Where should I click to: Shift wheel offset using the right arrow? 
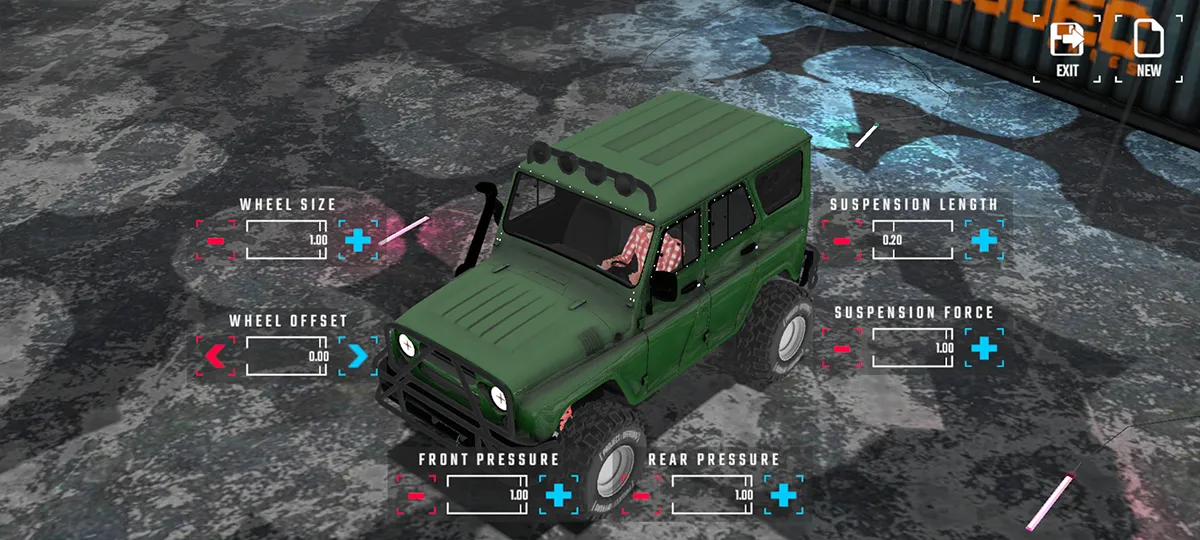click(x=358, y=355)
